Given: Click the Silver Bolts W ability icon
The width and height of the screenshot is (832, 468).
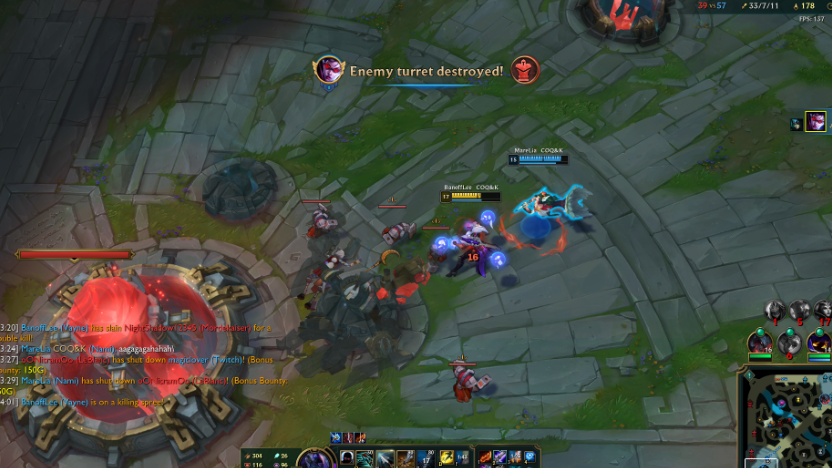Looking at the screenshot, I should [x=386, y=458].
